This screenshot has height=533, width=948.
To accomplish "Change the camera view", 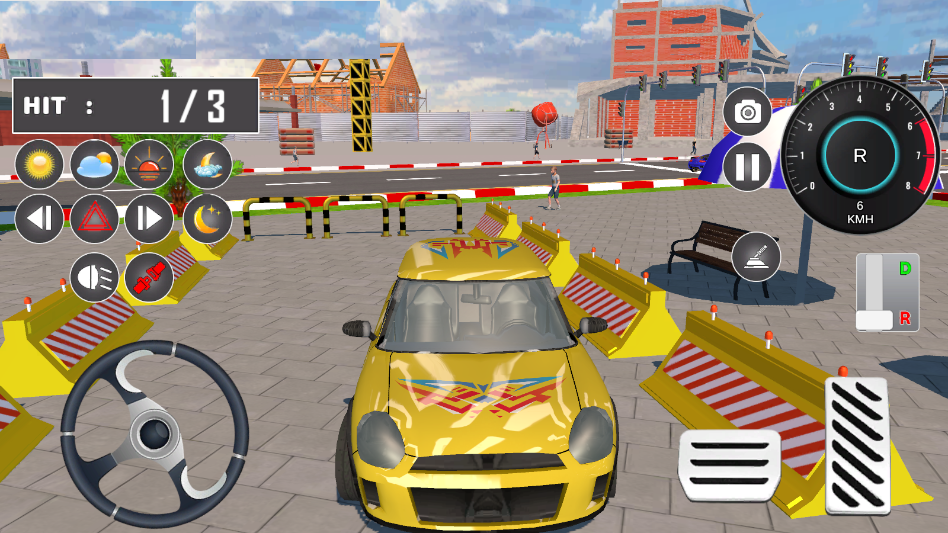I will click(x=748, y=112).
